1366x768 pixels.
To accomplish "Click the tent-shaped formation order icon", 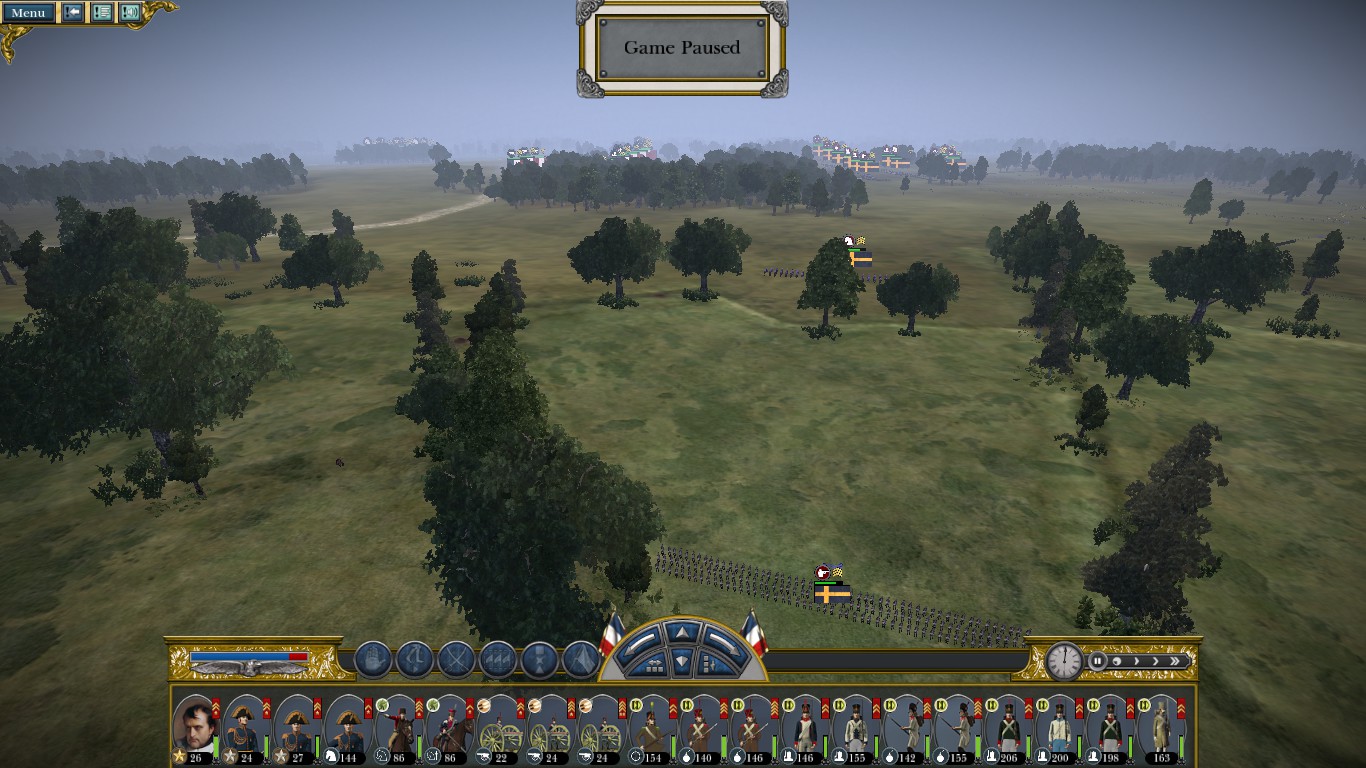I will click(x=581, y=660).
